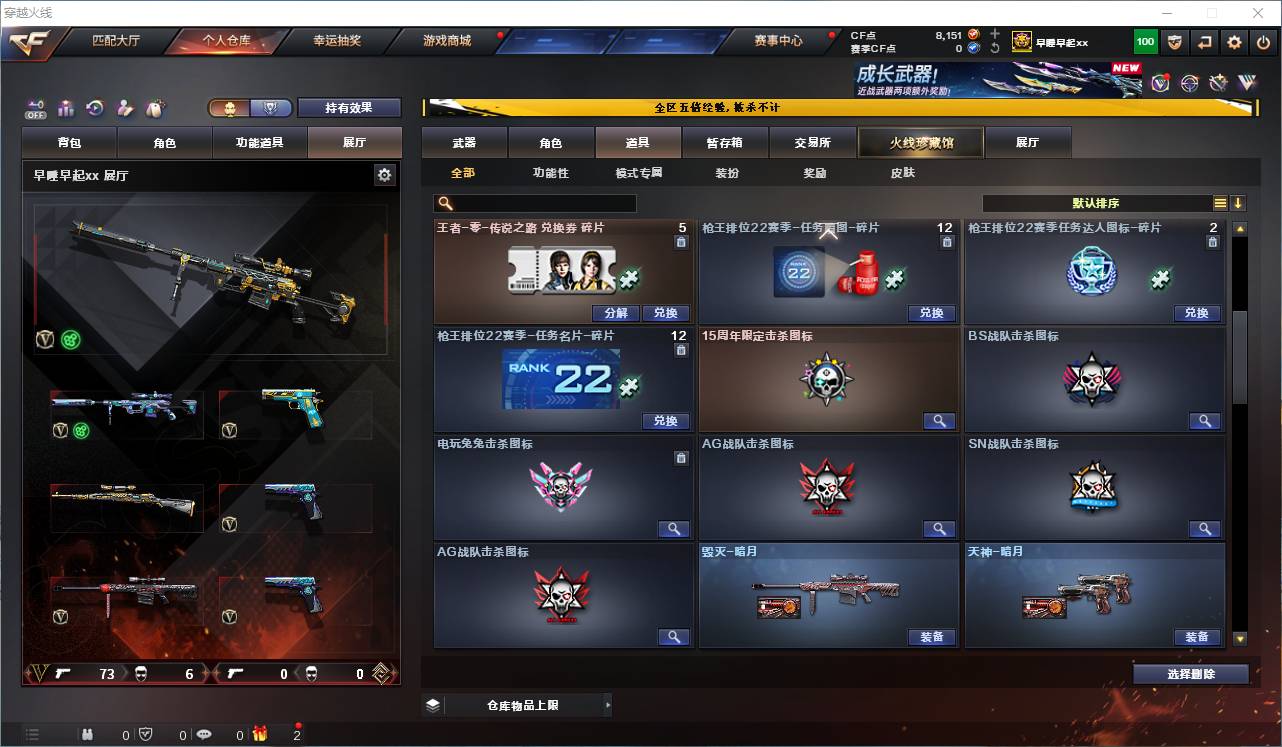The height and width of the screenshot is (747, 1282).
Task: Click the binoculars icon on the bottom bar
Action: pos(88,735)
